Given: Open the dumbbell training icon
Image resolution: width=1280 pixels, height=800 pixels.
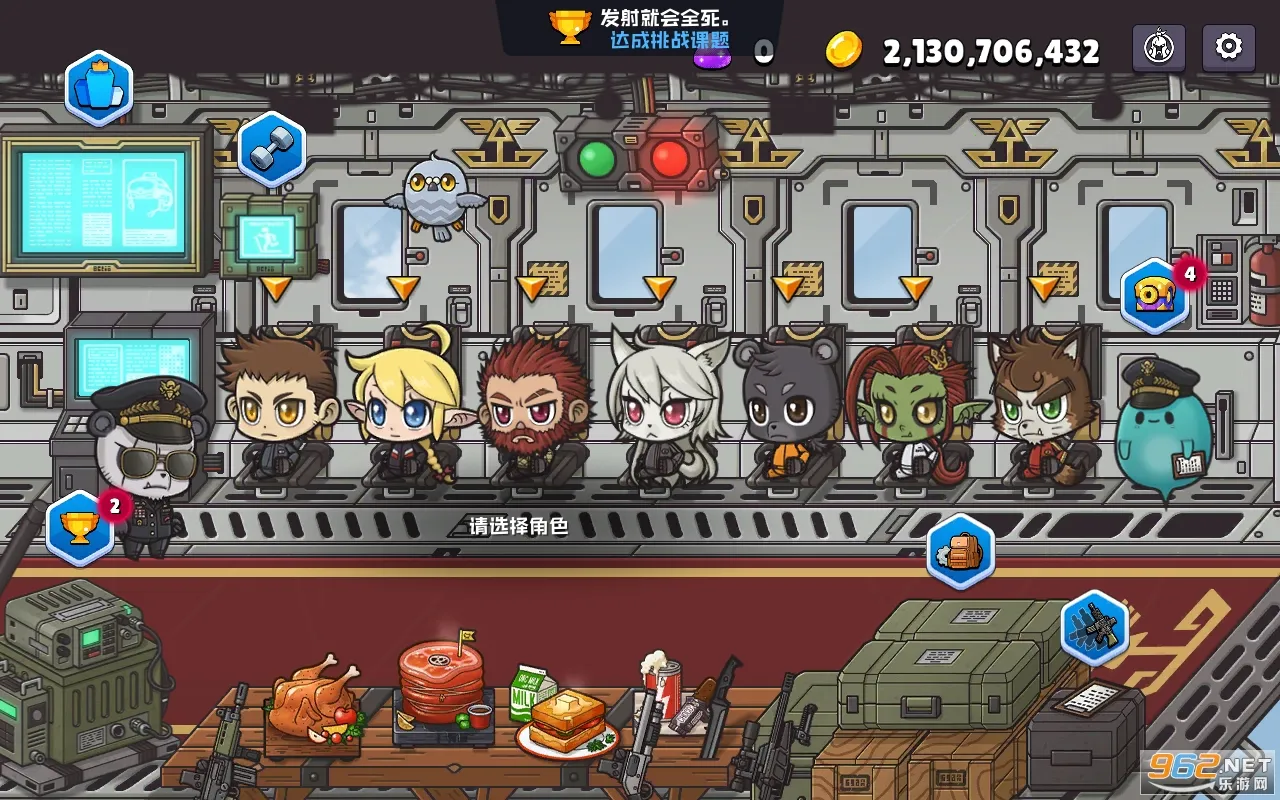Looking at the screenshot, I should click(270, 150).
